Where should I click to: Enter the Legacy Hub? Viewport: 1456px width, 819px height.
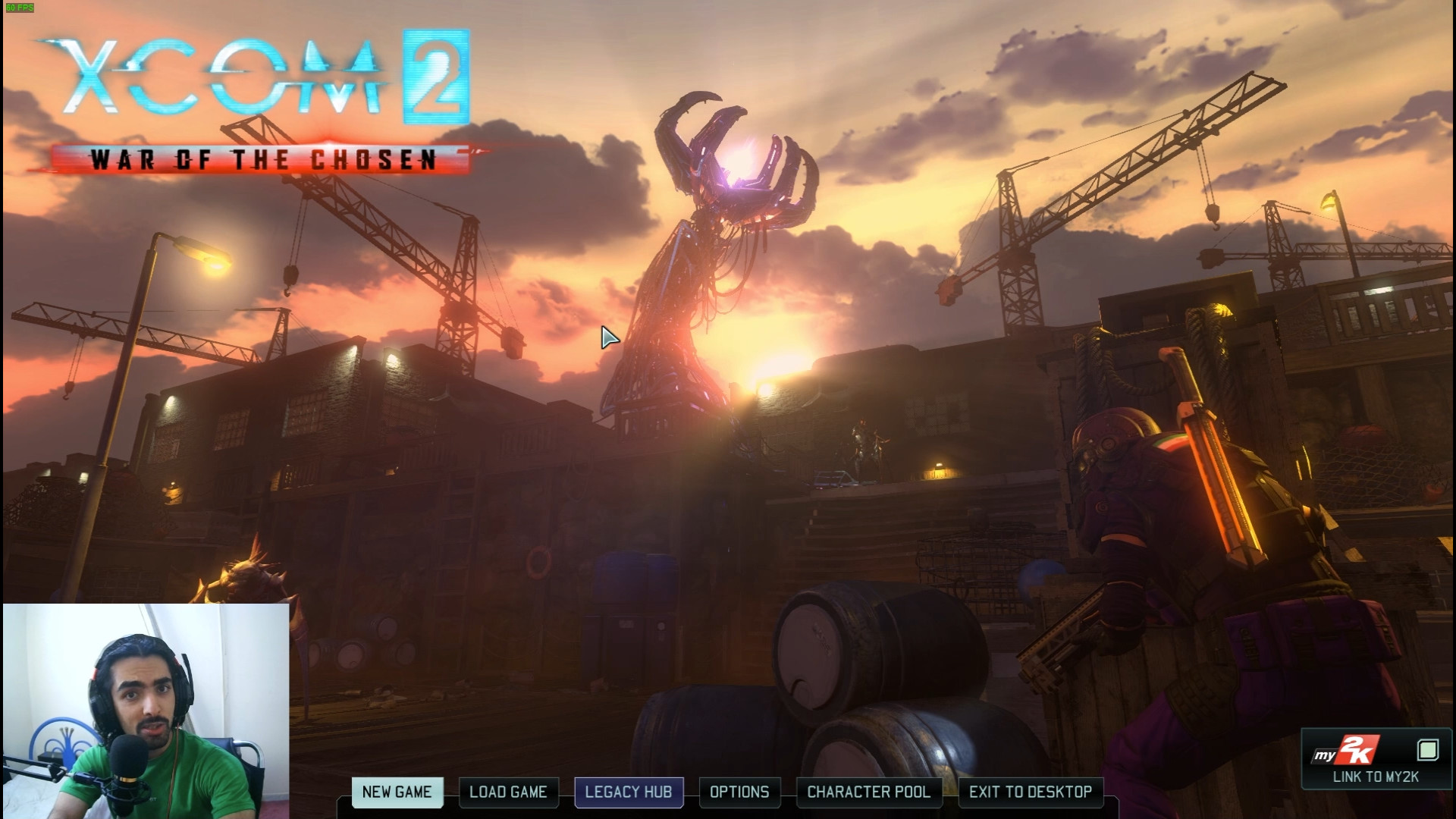point(629,792)
